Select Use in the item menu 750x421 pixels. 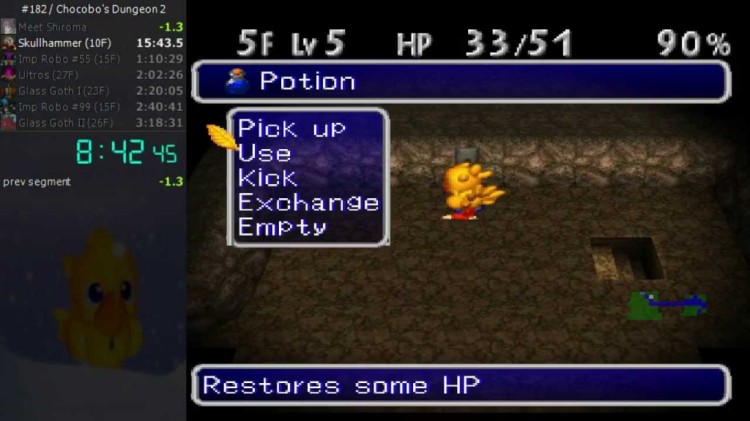(x=265, y=153)
